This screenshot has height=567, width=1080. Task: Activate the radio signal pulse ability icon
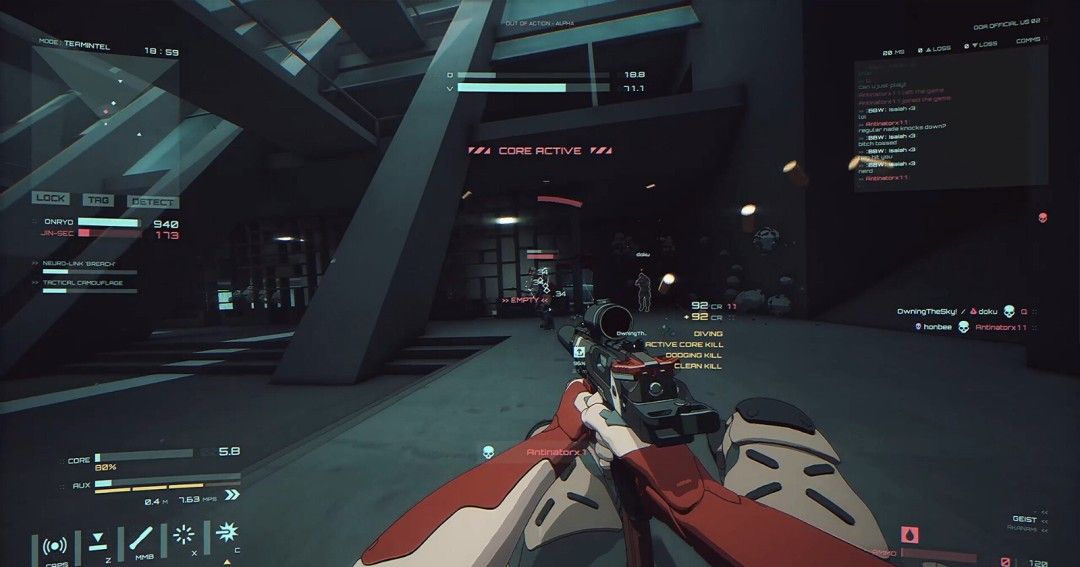pyautogui.click(x=55, y=546)
